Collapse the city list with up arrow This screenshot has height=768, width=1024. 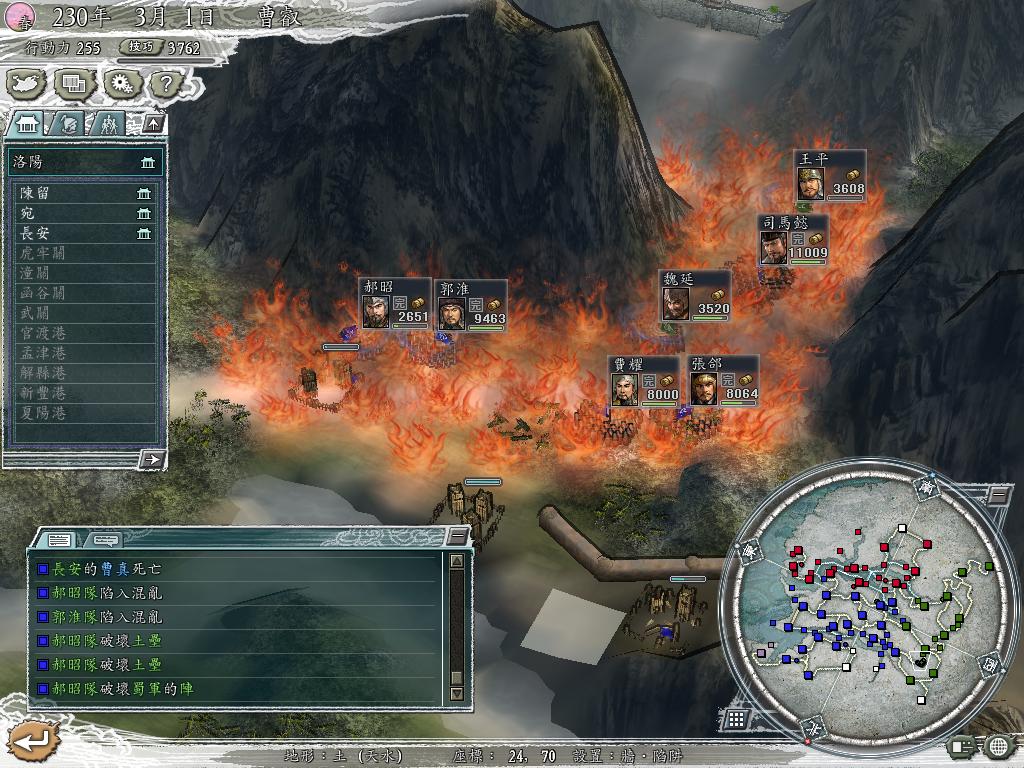point(153,123)
